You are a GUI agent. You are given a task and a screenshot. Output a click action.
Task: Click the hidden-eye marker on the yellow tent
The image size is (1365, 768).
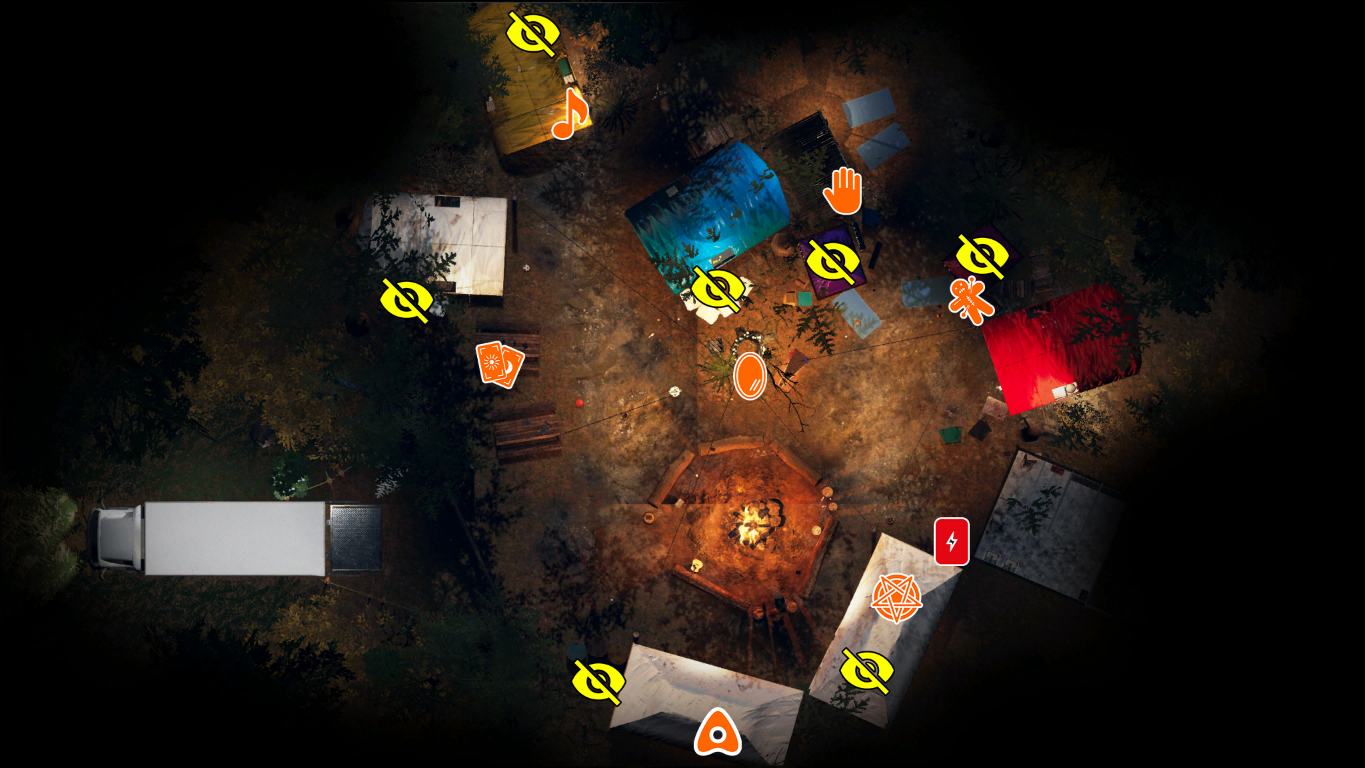point(532,33)
